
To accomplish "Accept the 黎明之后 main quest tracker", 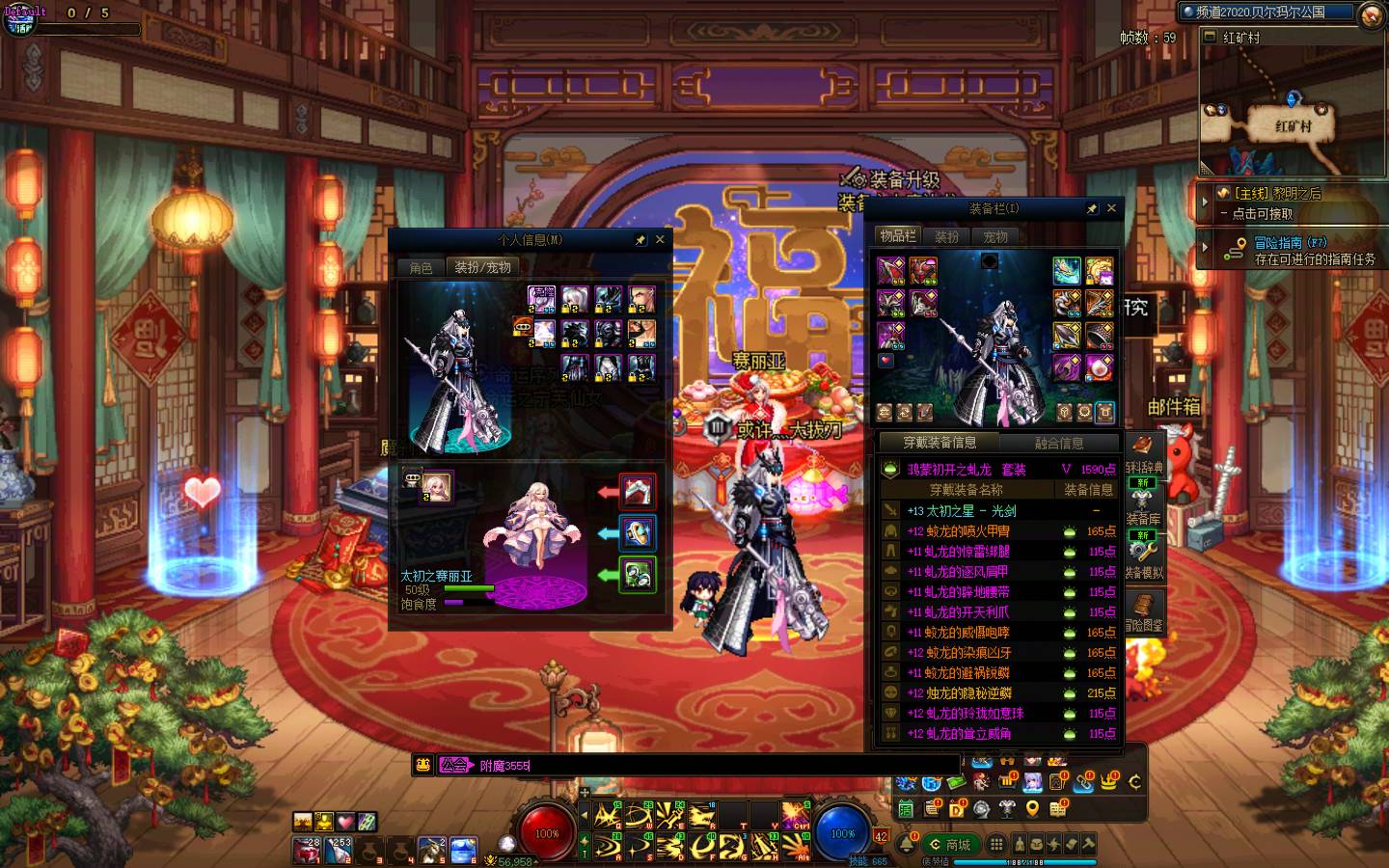I will (x=1273, y=203).
